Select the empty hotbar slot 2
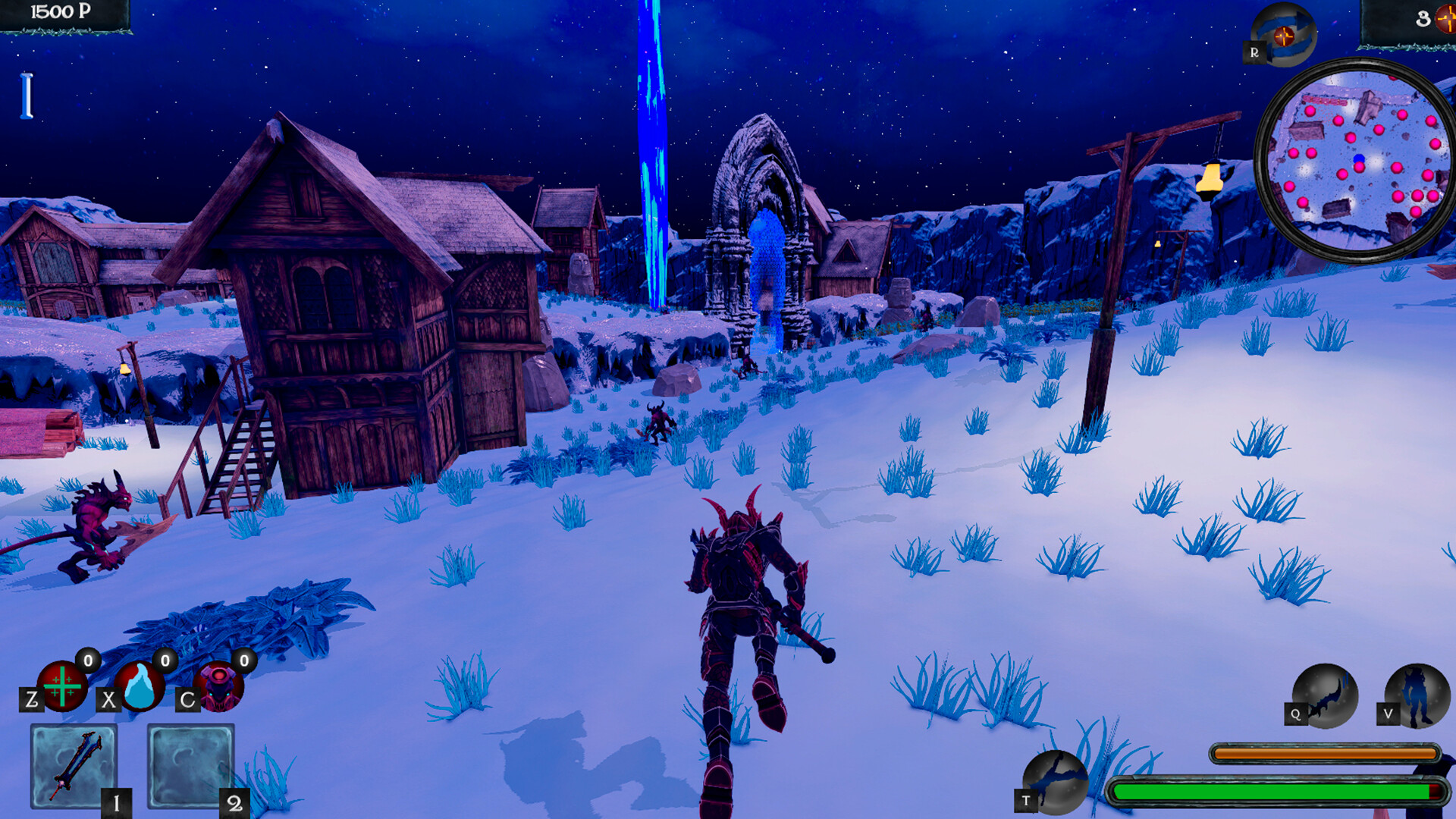The height and width of the screenshot is (819, 1456). [x=191, y=766]
